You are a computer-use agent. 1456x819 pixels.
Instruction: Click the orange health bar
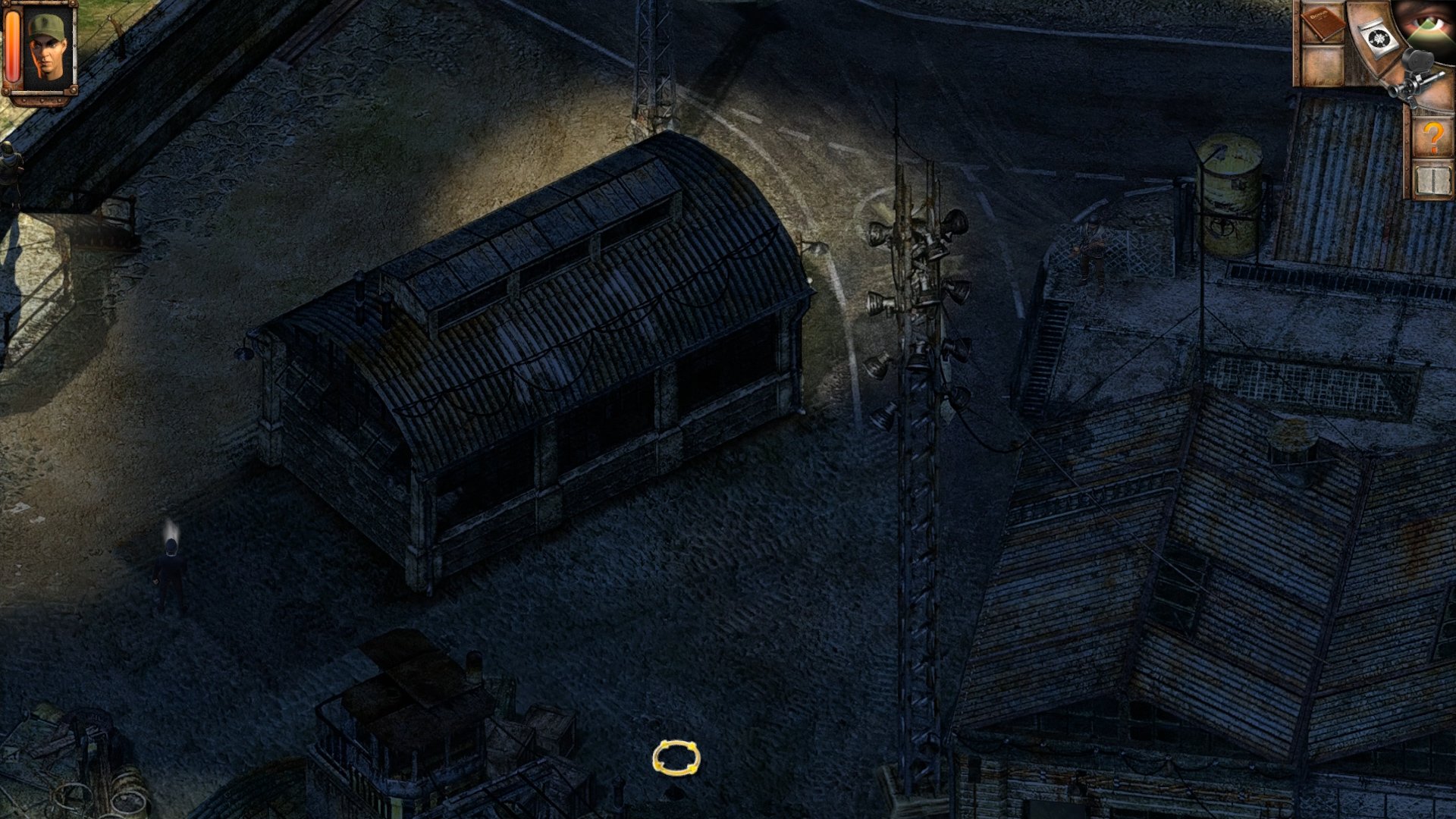12,44
